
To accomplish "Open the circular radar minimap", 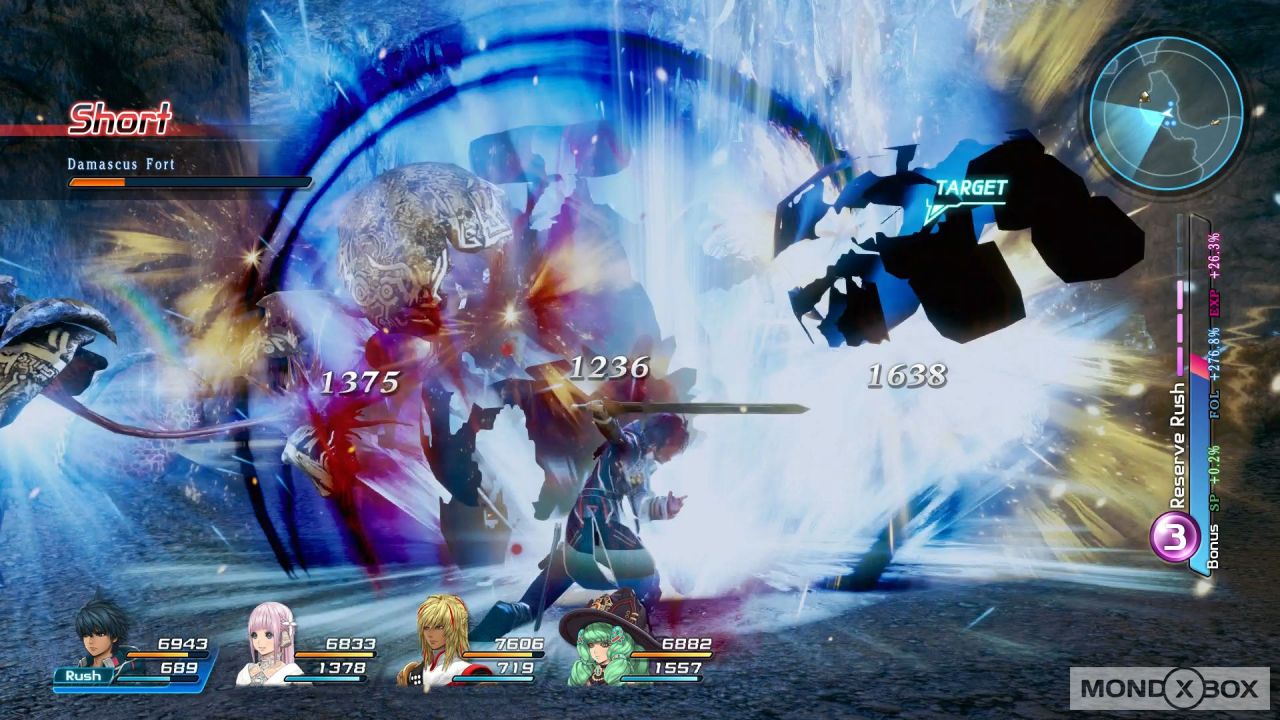I will pos(1165,112).
